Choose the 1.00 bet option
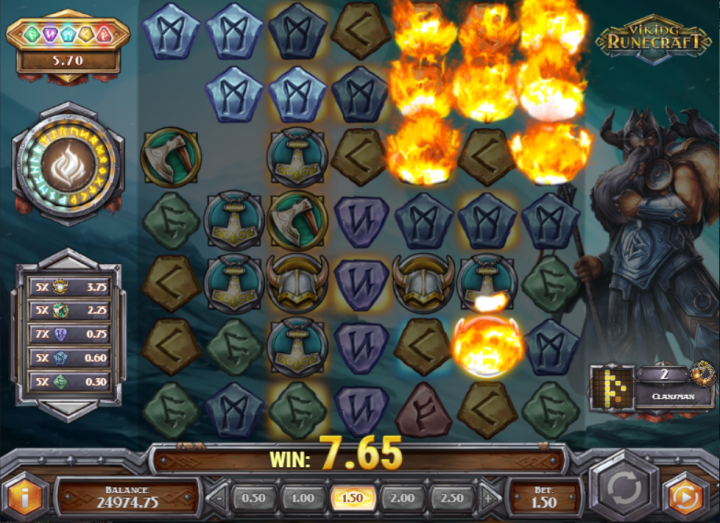The image size is (720, 523). click(303, 497)
